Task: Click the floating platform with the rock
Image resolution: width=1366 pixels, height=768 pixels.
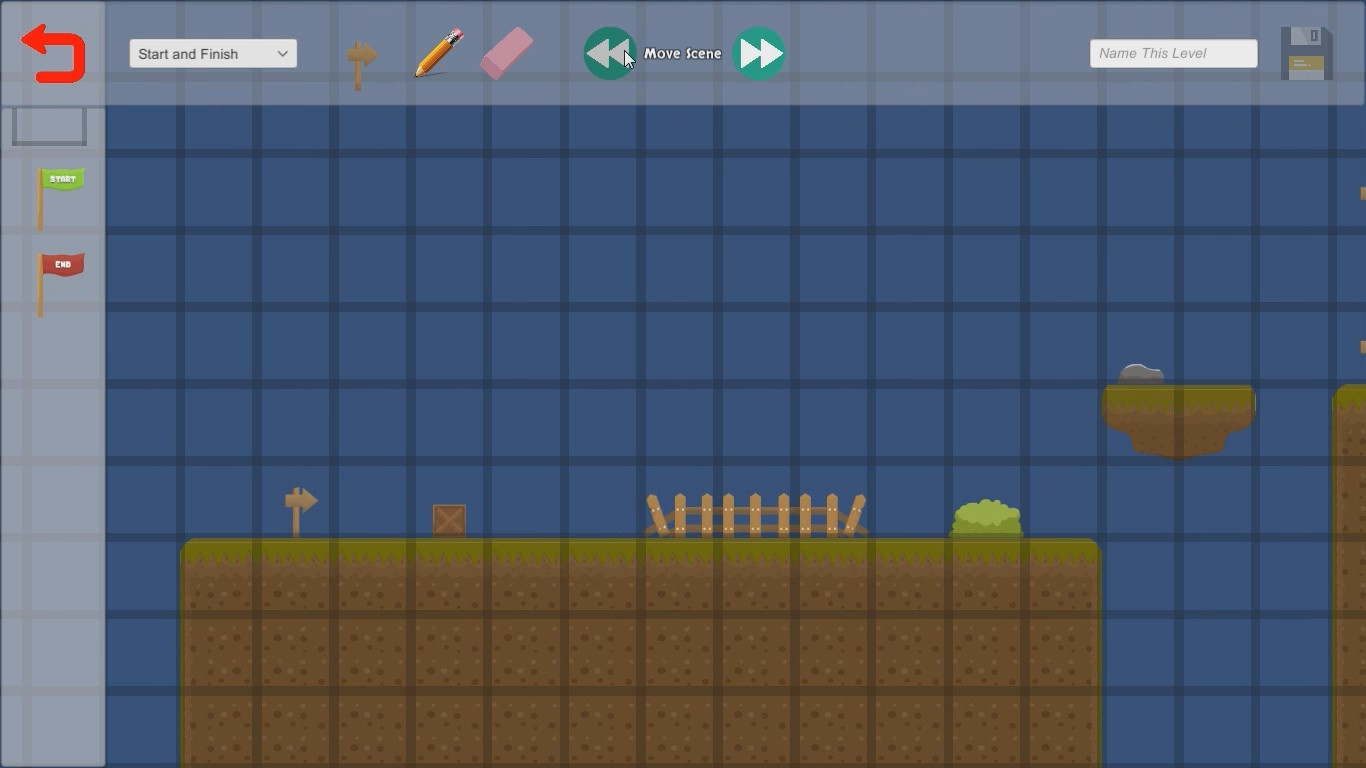Action: (1178, 410)
